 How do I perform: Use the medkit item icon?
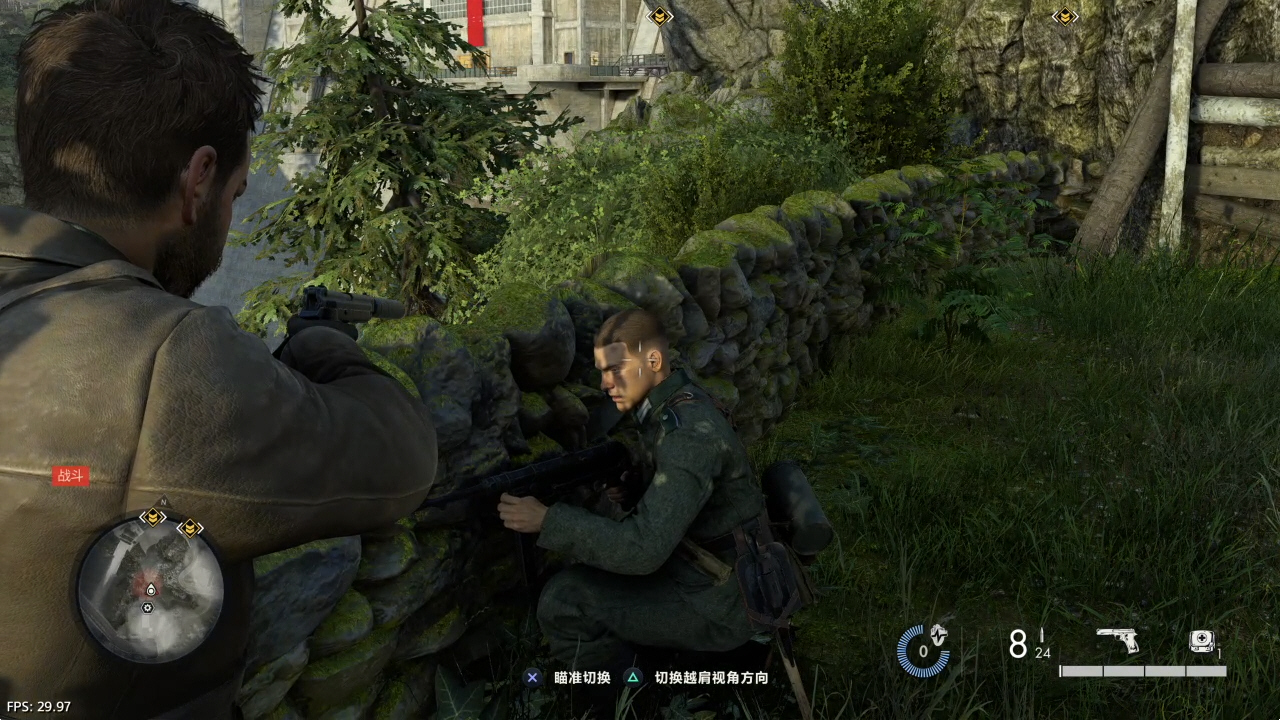[1201, 641]
